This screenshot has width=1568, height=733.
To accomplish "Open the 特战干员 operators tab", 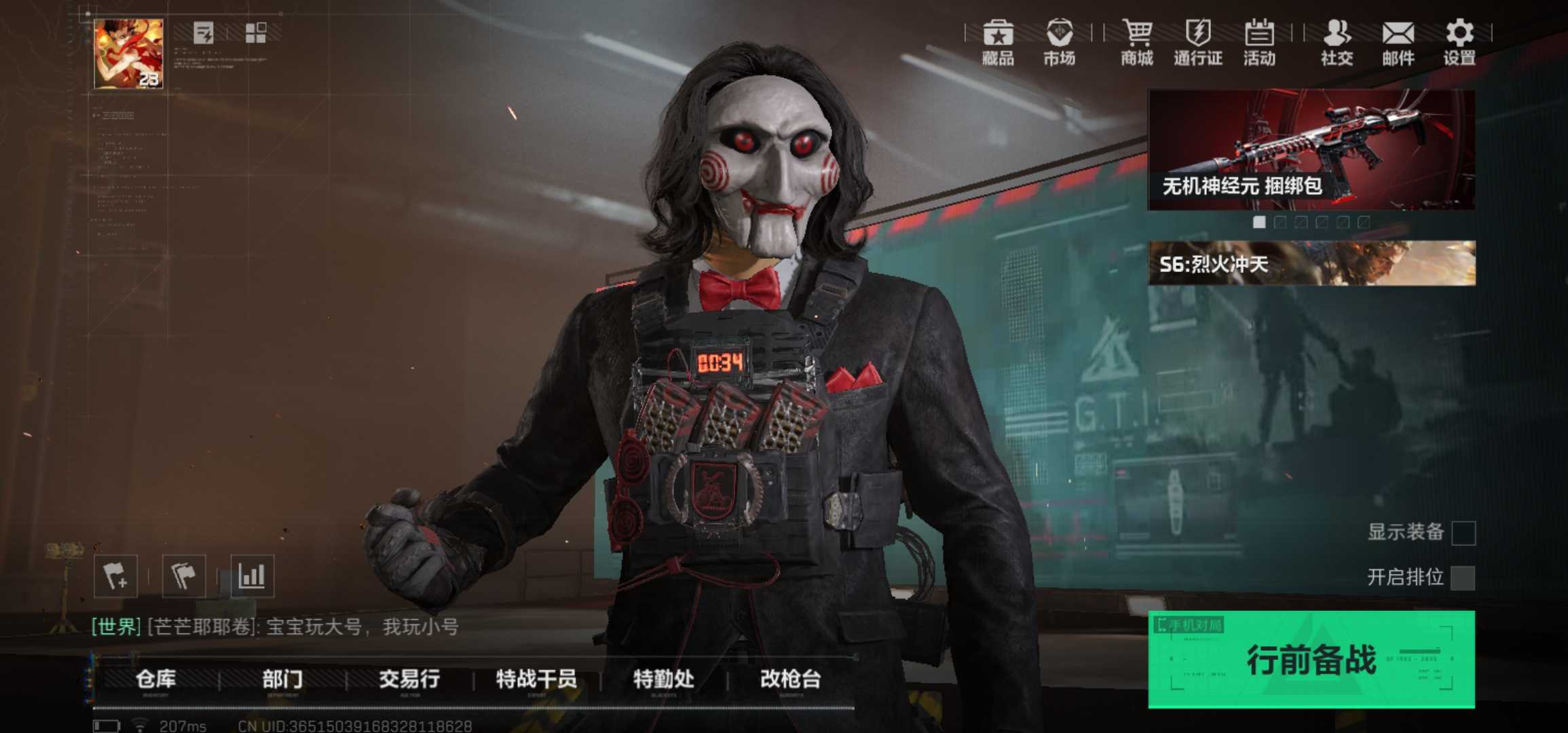I will [536, 679].
